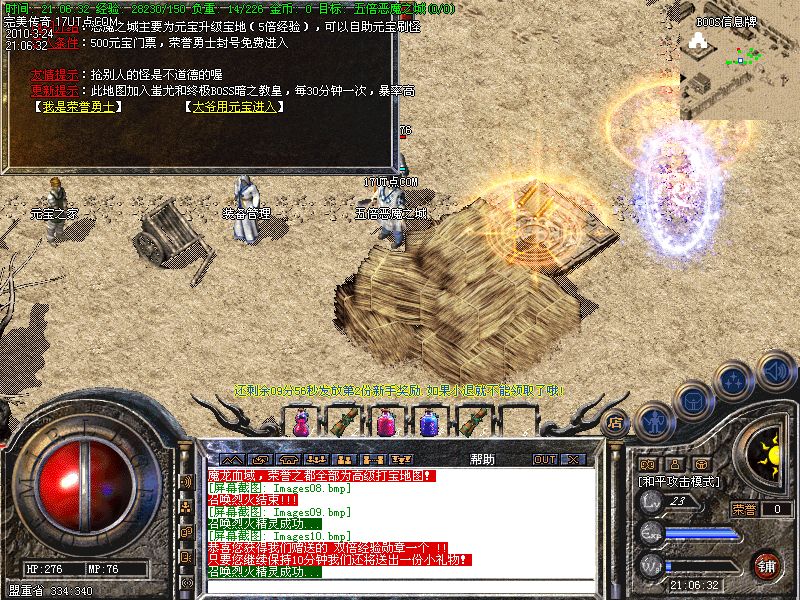
Task: Open the 店 shop button
Action: tap(616, 421)
